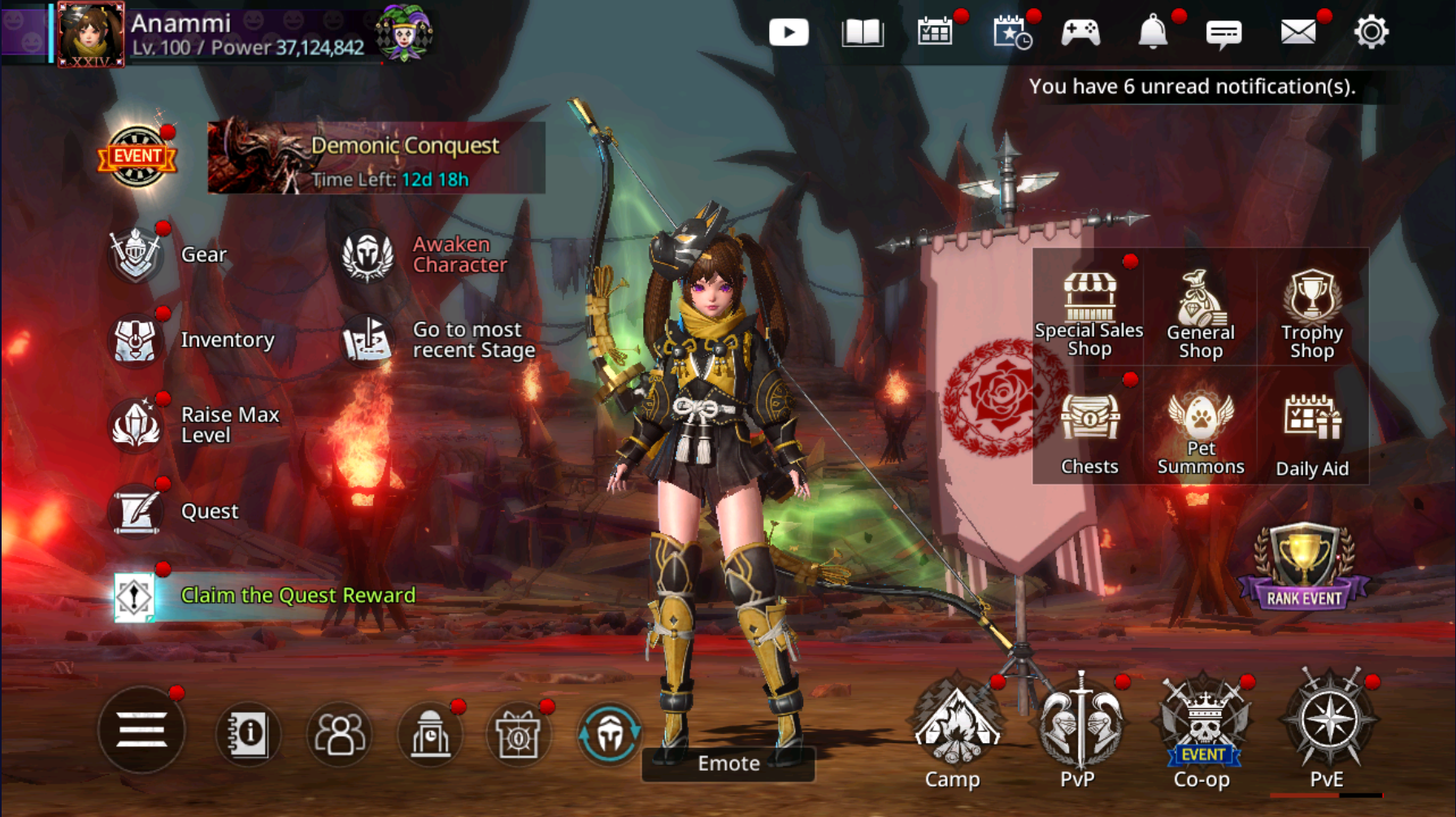1456x817 pixels.
Task: Choose Awaken Character
Action: tap(367, 255)
